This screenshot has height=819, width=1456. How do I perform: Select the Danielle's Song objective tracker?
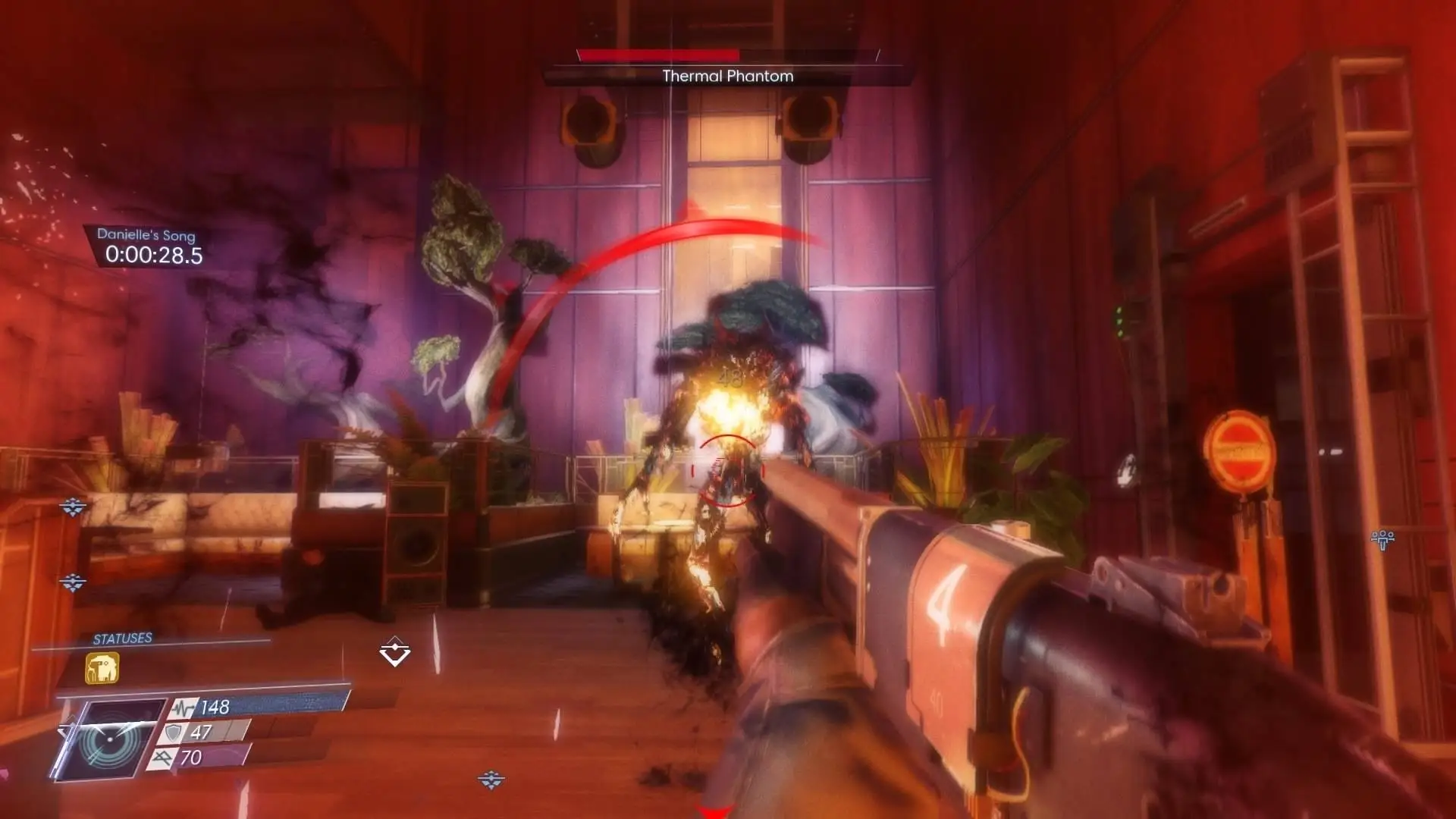click(149, 246)
